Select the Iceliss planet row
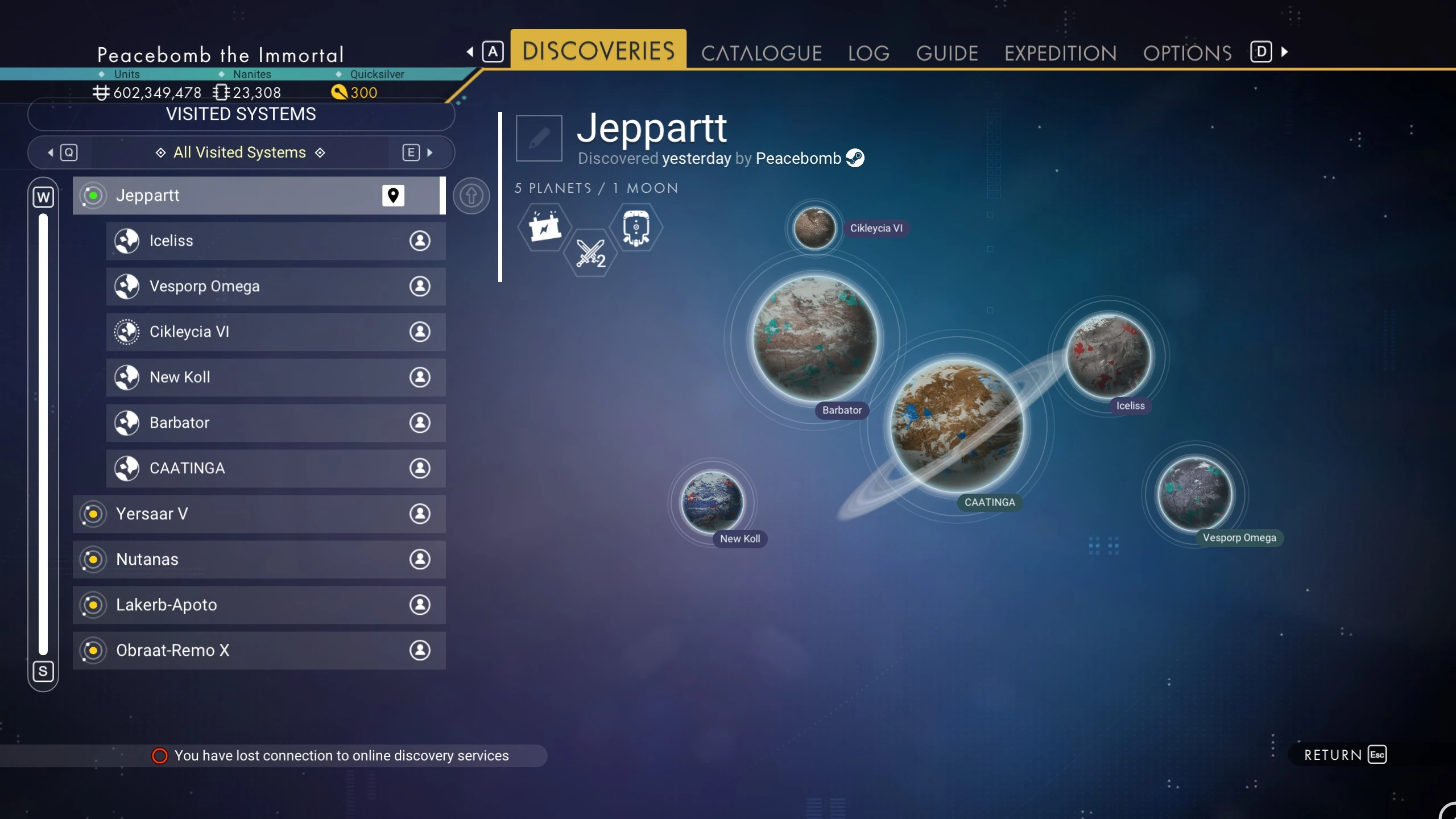This screenshot has width=1456, height=819. coord(275,241)
